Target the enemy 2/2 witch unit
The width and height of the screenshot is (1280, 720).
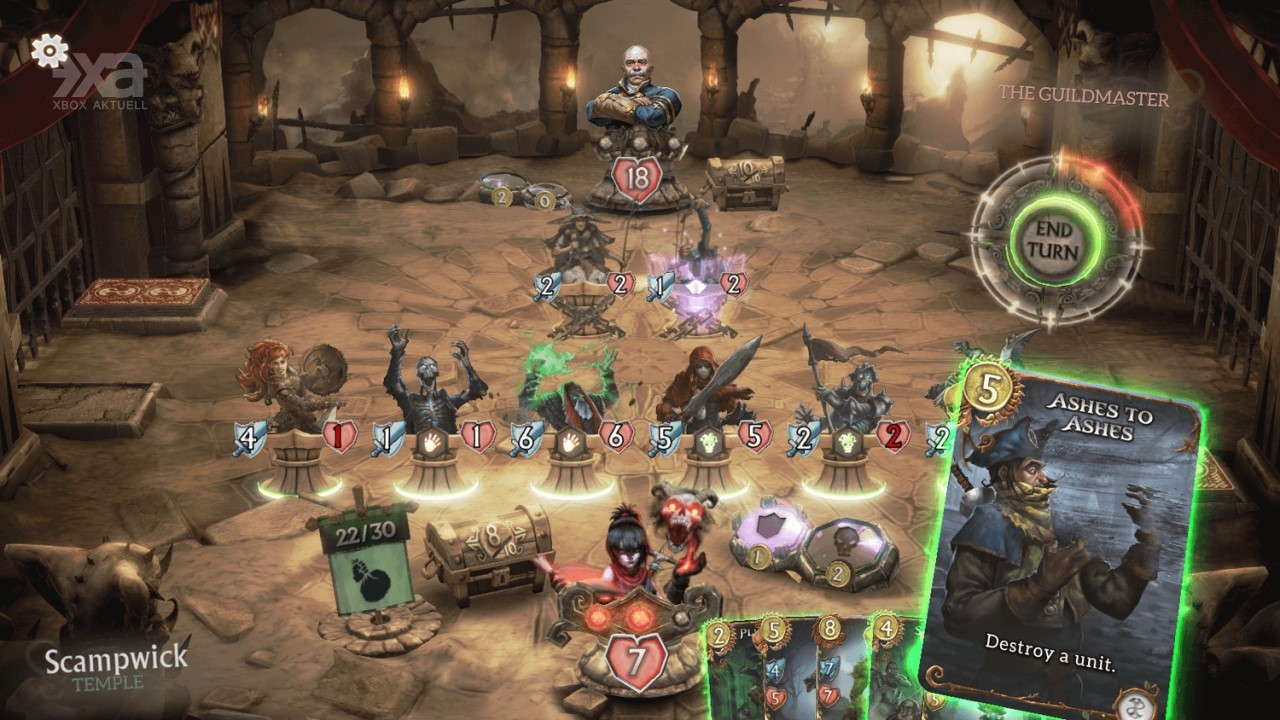578,250
